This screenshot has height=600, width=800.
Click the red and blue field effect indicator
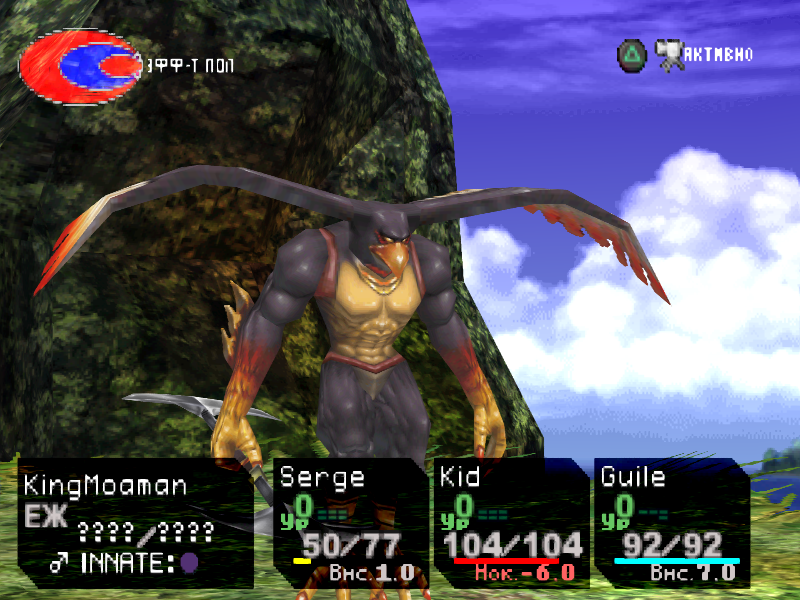coord(80,65)
